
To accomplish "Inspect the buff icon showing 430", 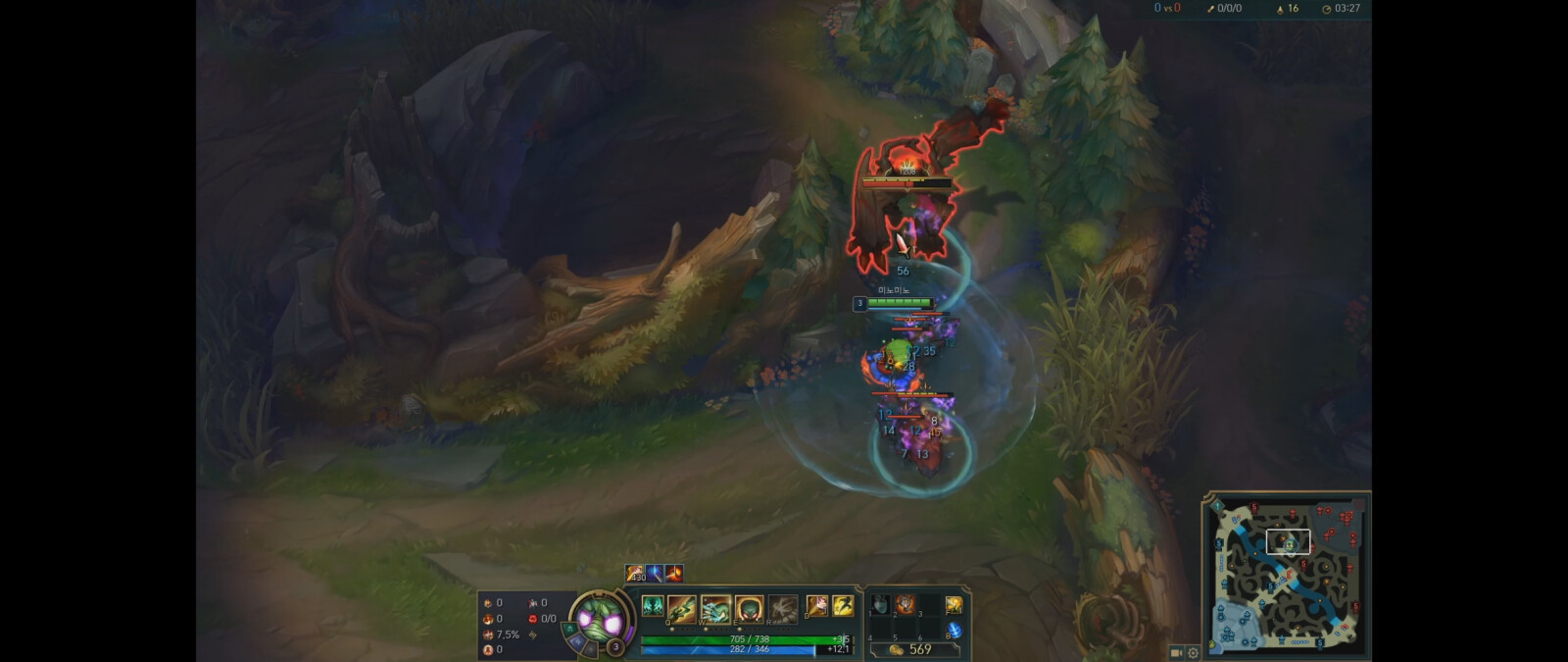I will pyautogui.click(x=636, y=573).
